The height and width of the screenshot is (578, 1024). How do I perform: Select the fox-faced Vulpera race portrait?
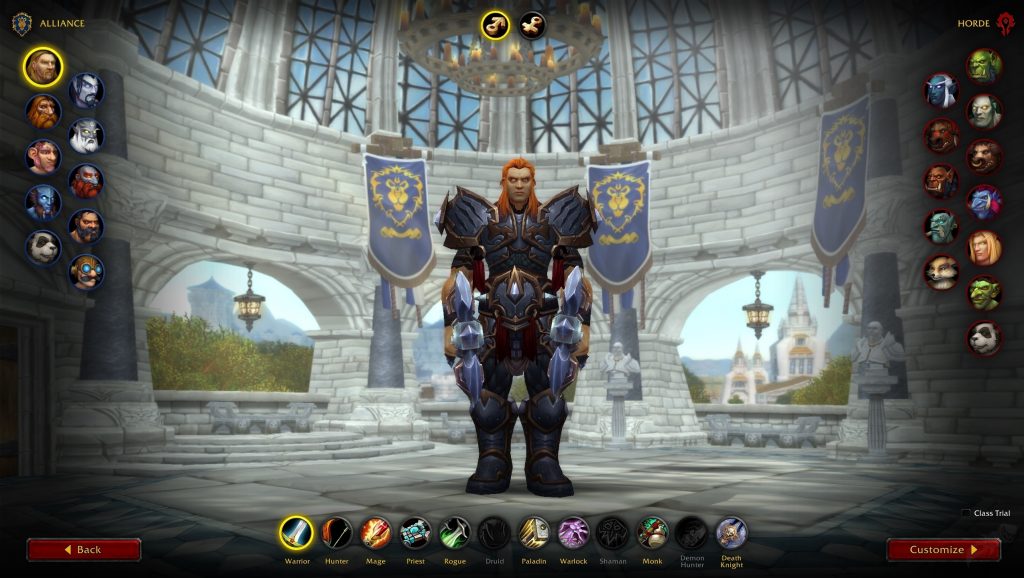click(x=941, y=272)
